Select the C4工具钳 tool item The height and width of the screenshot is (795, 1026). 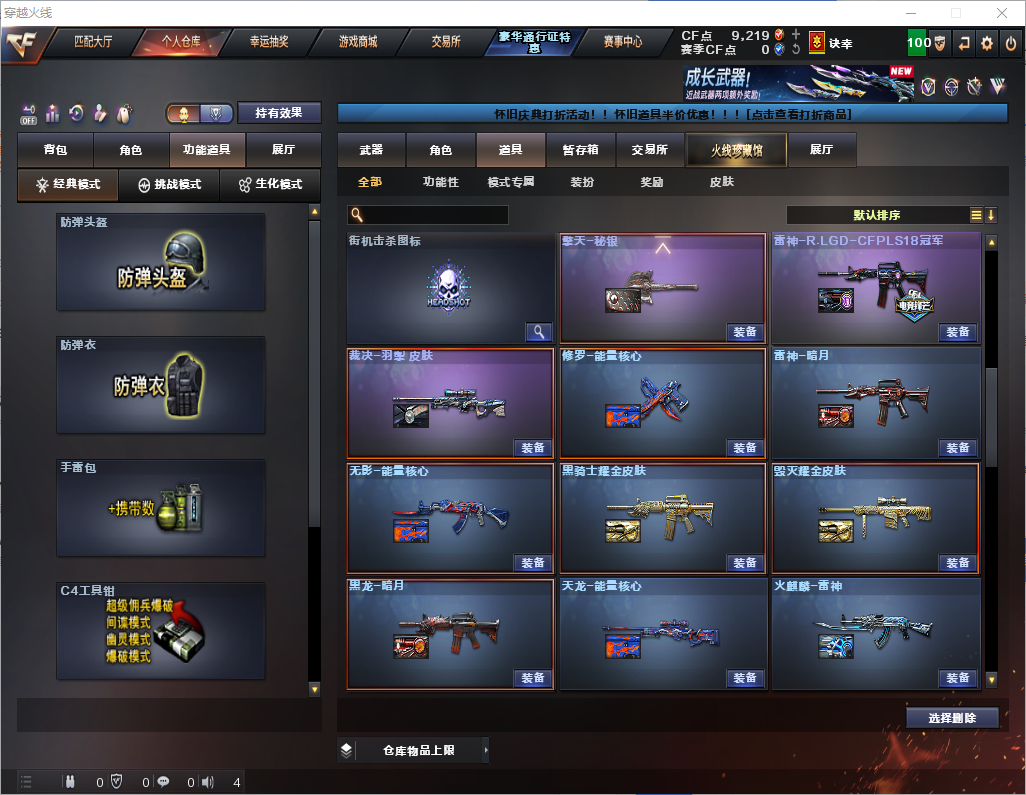[161, 631]
